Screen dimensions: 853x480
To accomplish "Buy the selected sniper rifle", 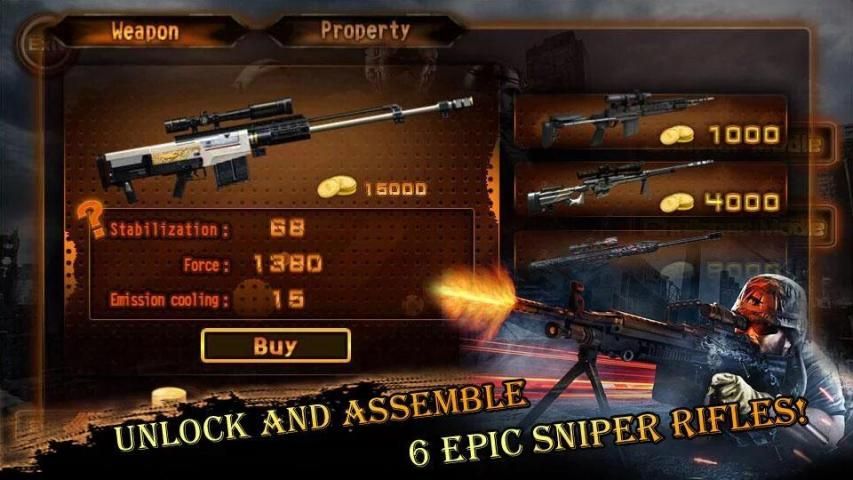I will 275,346.
